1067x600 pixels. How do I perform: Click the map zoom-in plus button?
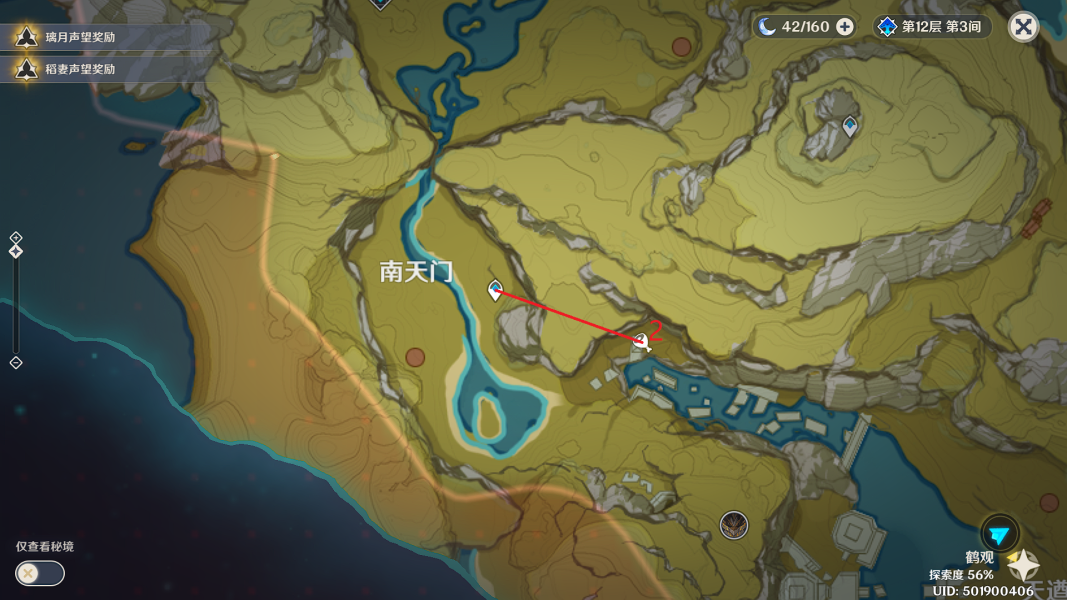pos(16,238)
